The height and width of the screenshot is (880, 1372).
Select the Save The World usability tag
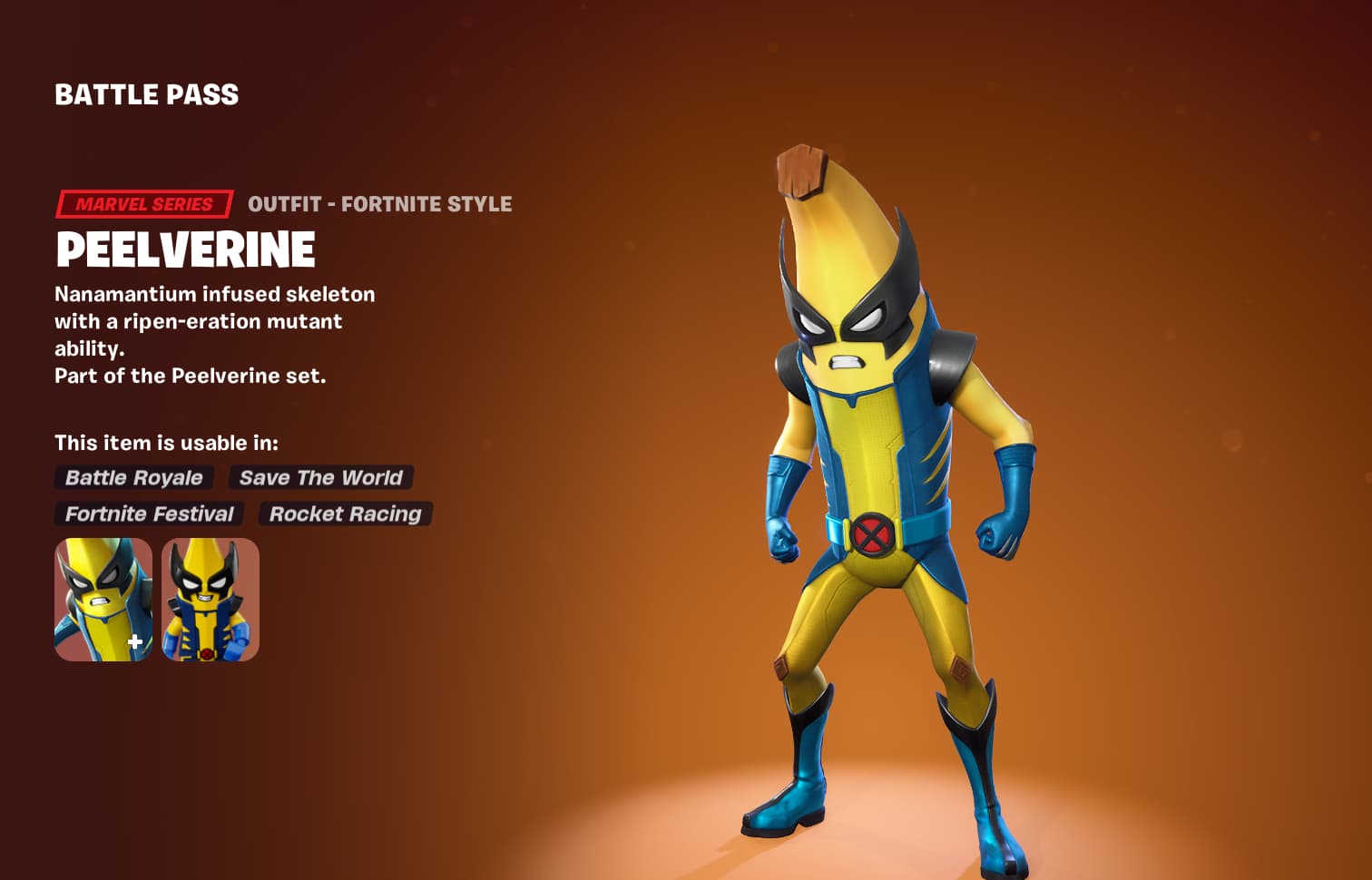[x=321, y=478]
